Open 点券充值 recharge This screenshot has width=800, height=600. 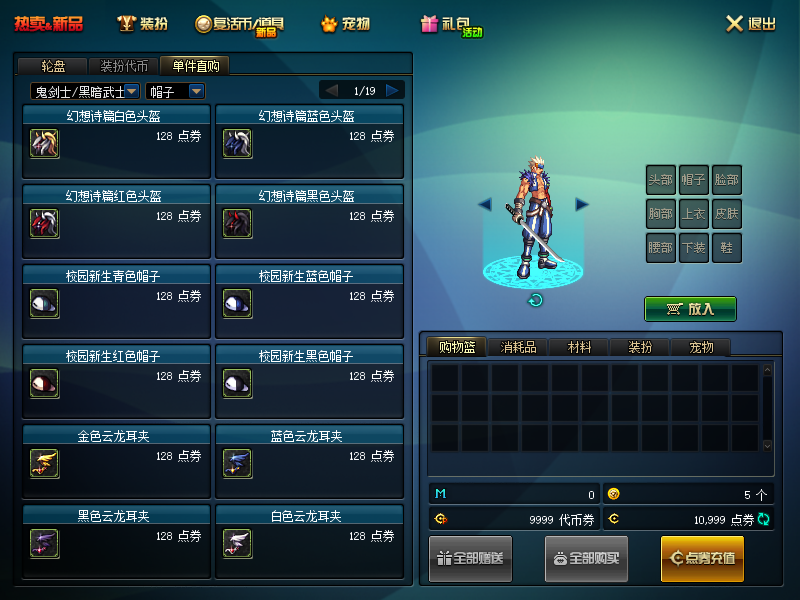tap(702, 558)
